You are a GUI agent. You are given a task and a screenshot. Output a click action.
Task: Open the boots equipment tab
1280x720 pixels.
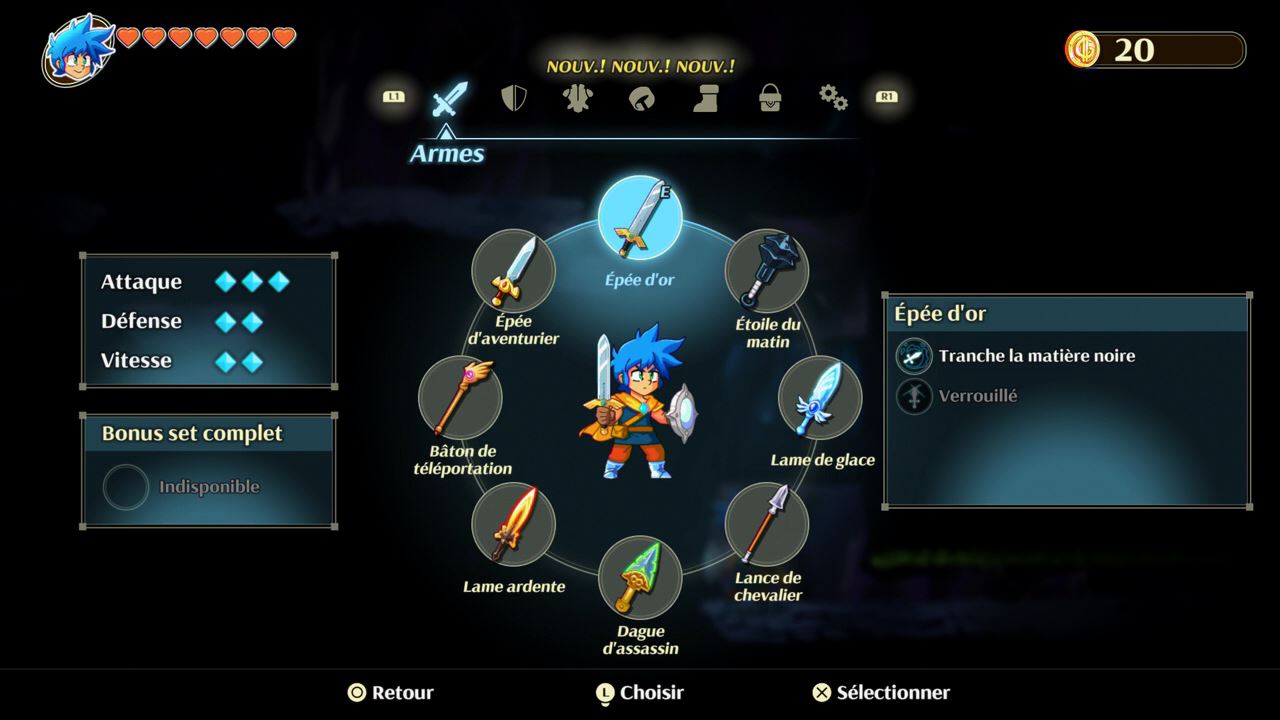pos(706,98)
